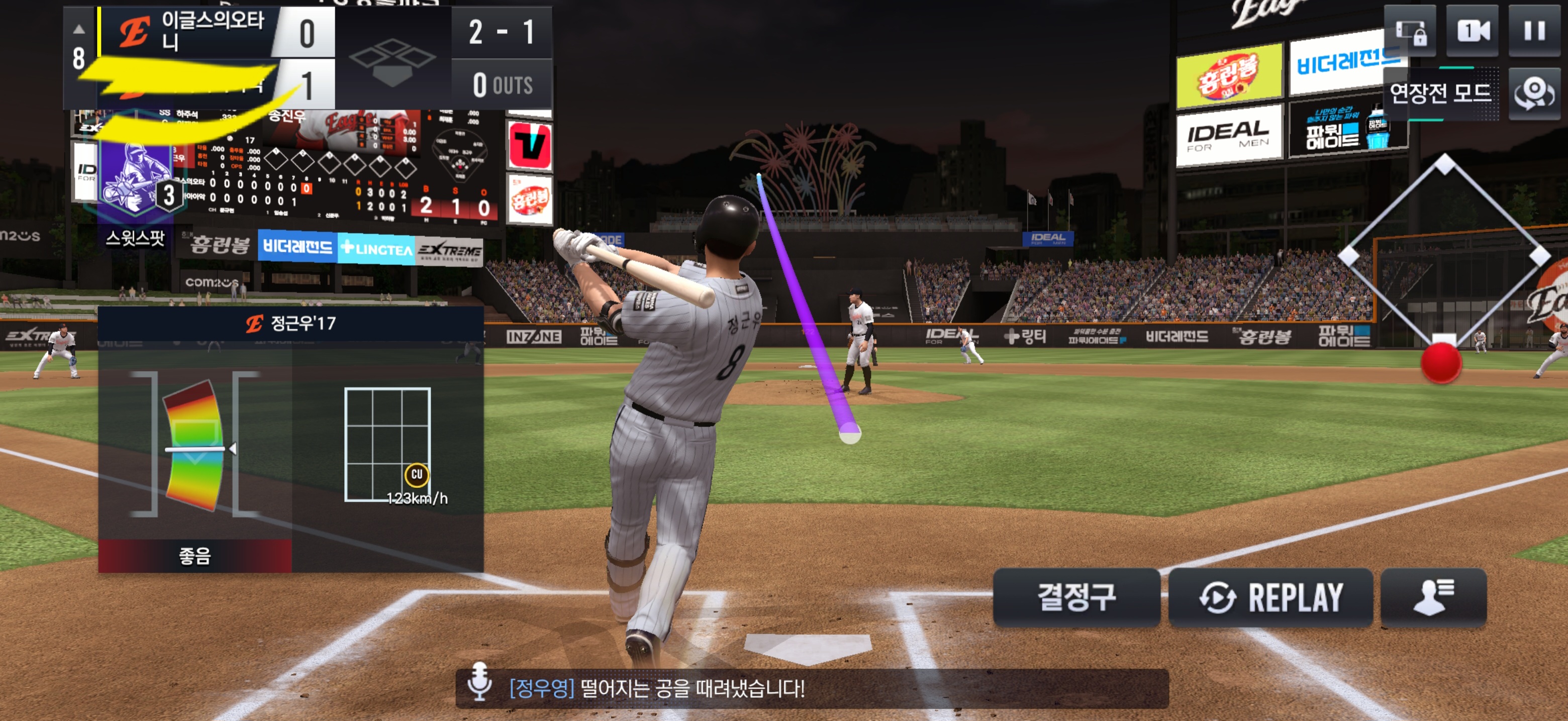
Task: Toggle the screen rotation lock
Action: coord(1410,31)
